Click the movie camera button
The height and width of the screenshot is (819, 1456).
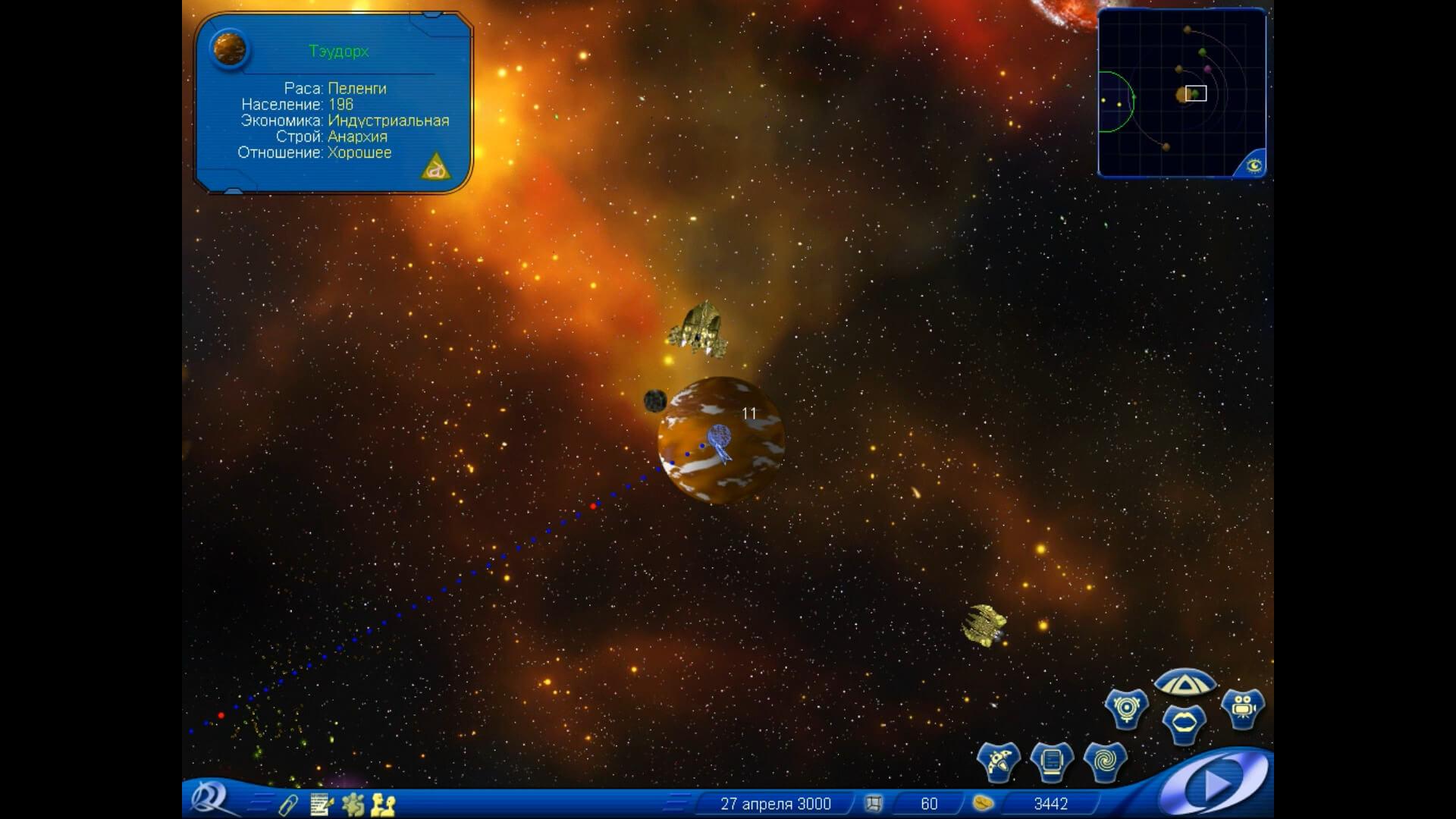1242,708
